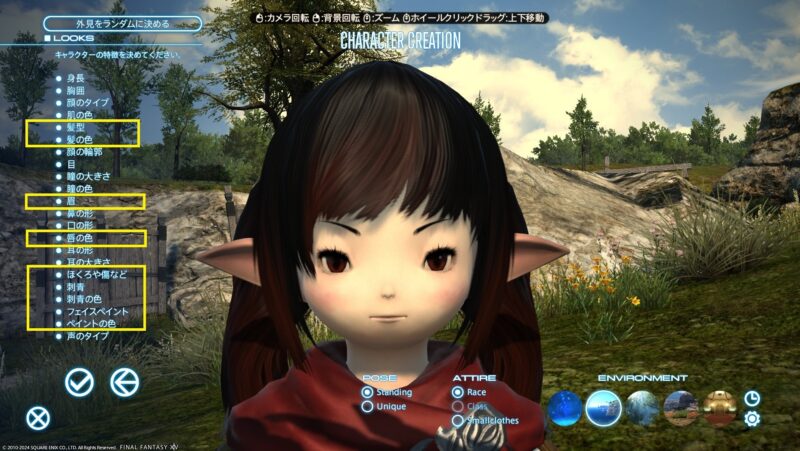Select the フェイスペイント face paint entry
Viewport: 800px width, 451px height.
[97, 311]
